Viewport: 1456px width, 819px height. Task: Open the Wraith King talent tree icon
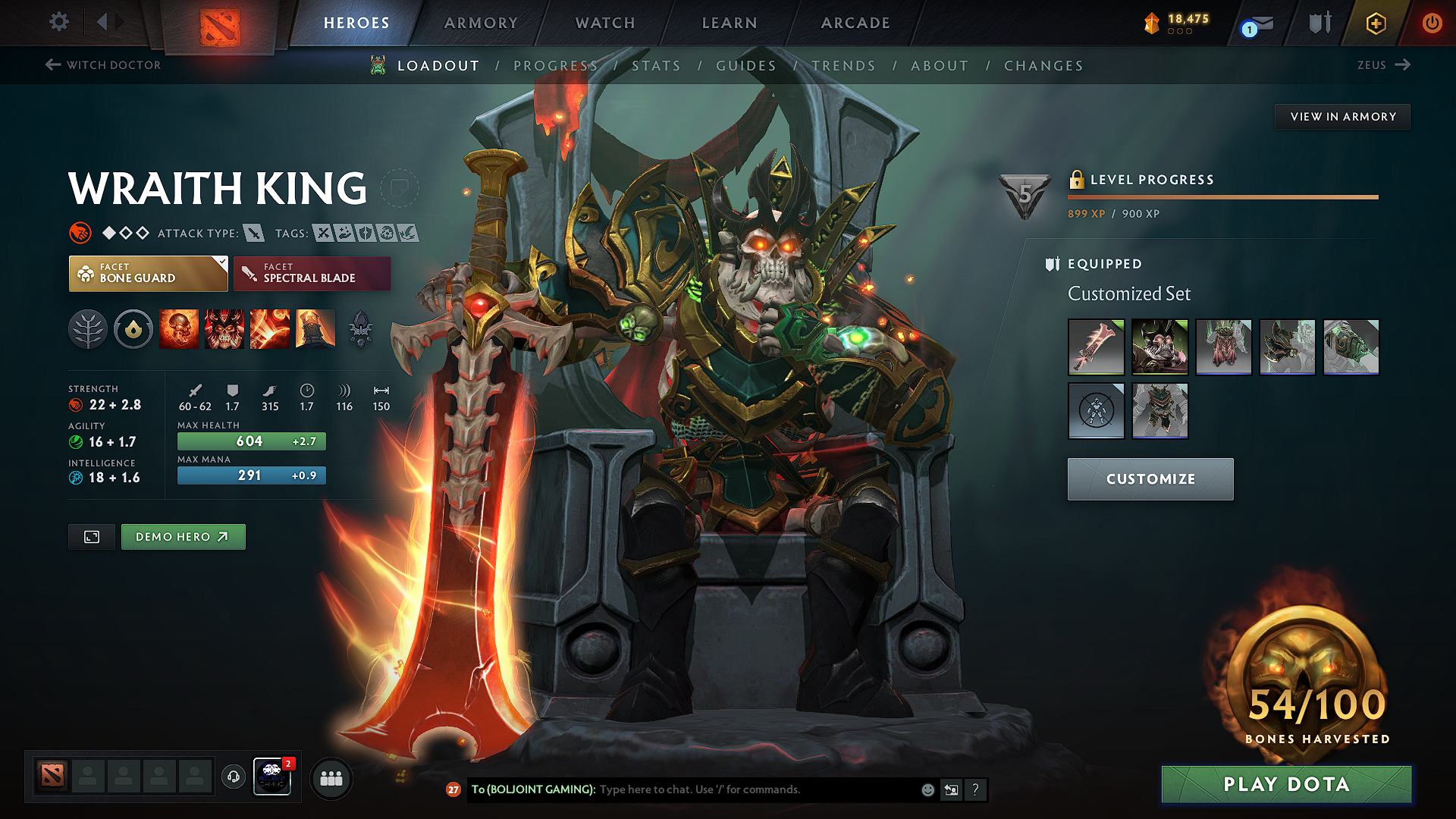[x=88, y=328]
